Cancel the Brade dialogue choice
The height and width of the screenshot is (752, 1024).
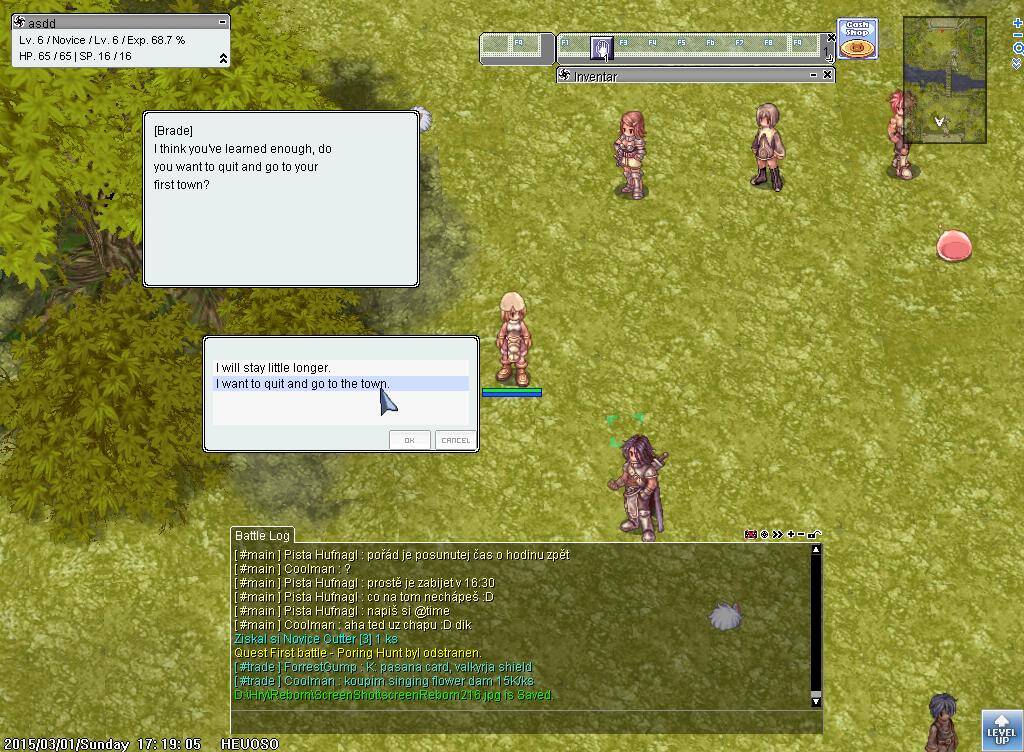[x=455, y=440]
